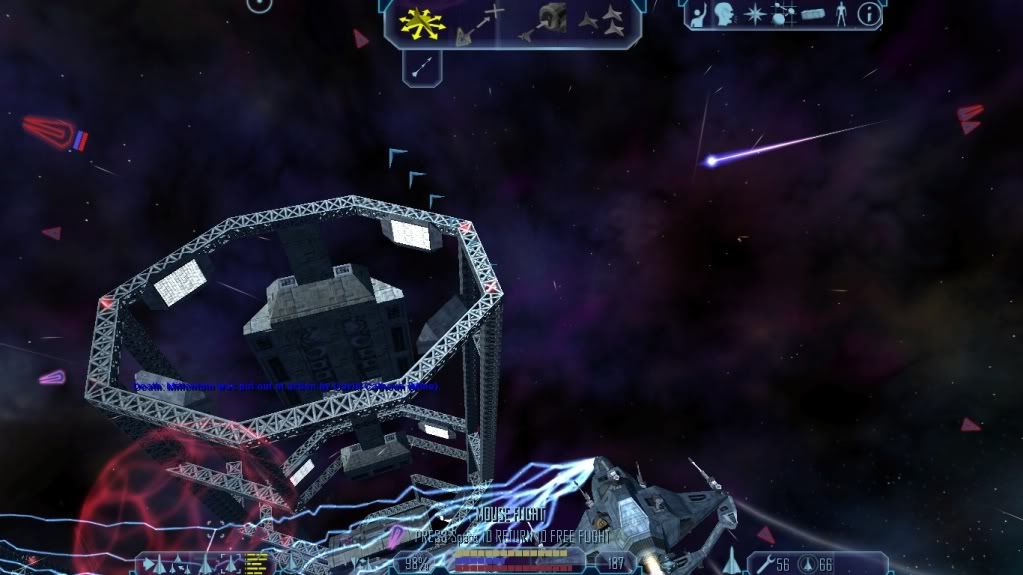The image size is (1023, 575).
Task: Open the human figure reputation icon
Action: (840, 14)
